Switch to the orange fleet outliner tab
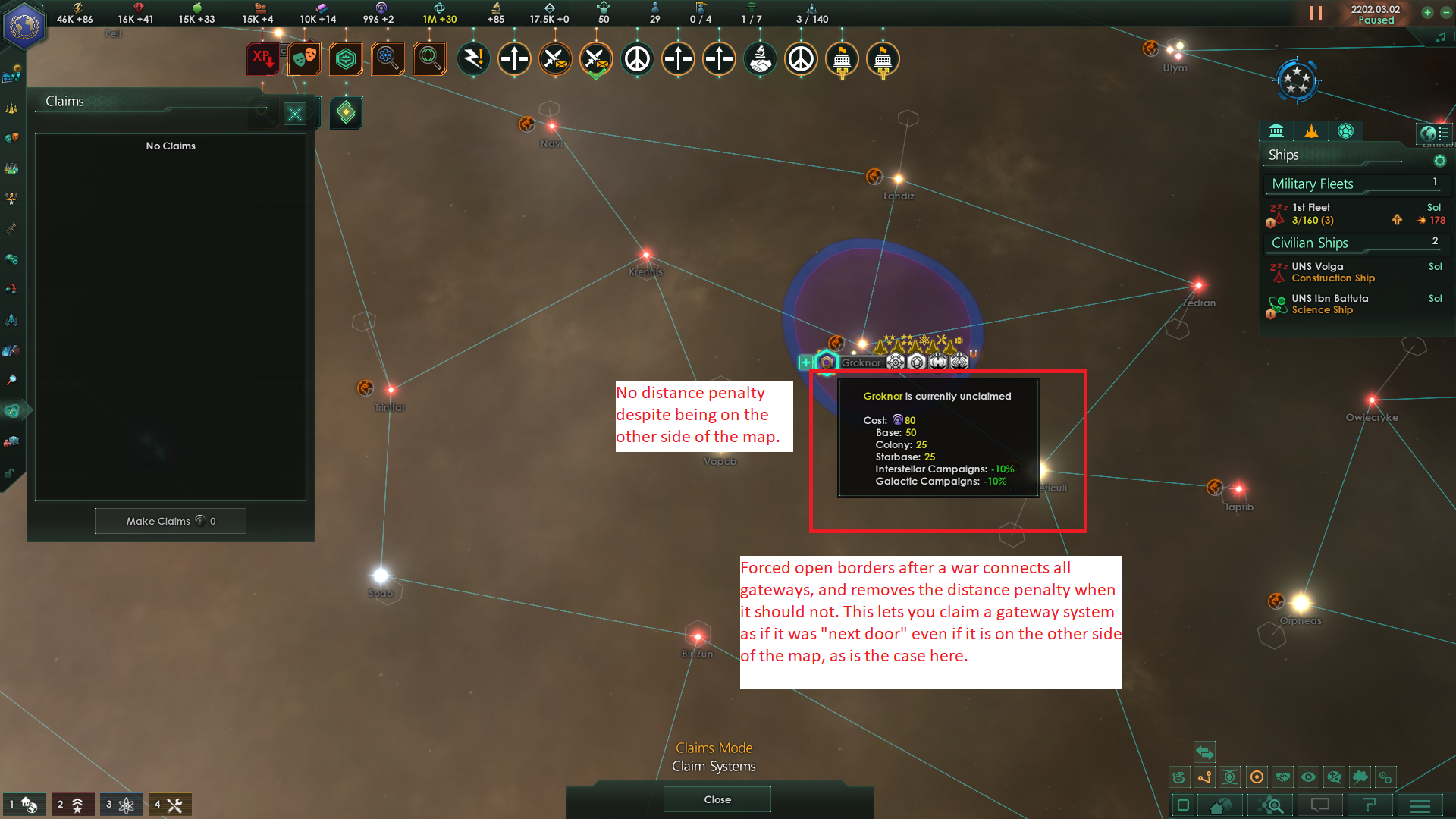This screenshot has width=1456, height=819. (1310, 130)
